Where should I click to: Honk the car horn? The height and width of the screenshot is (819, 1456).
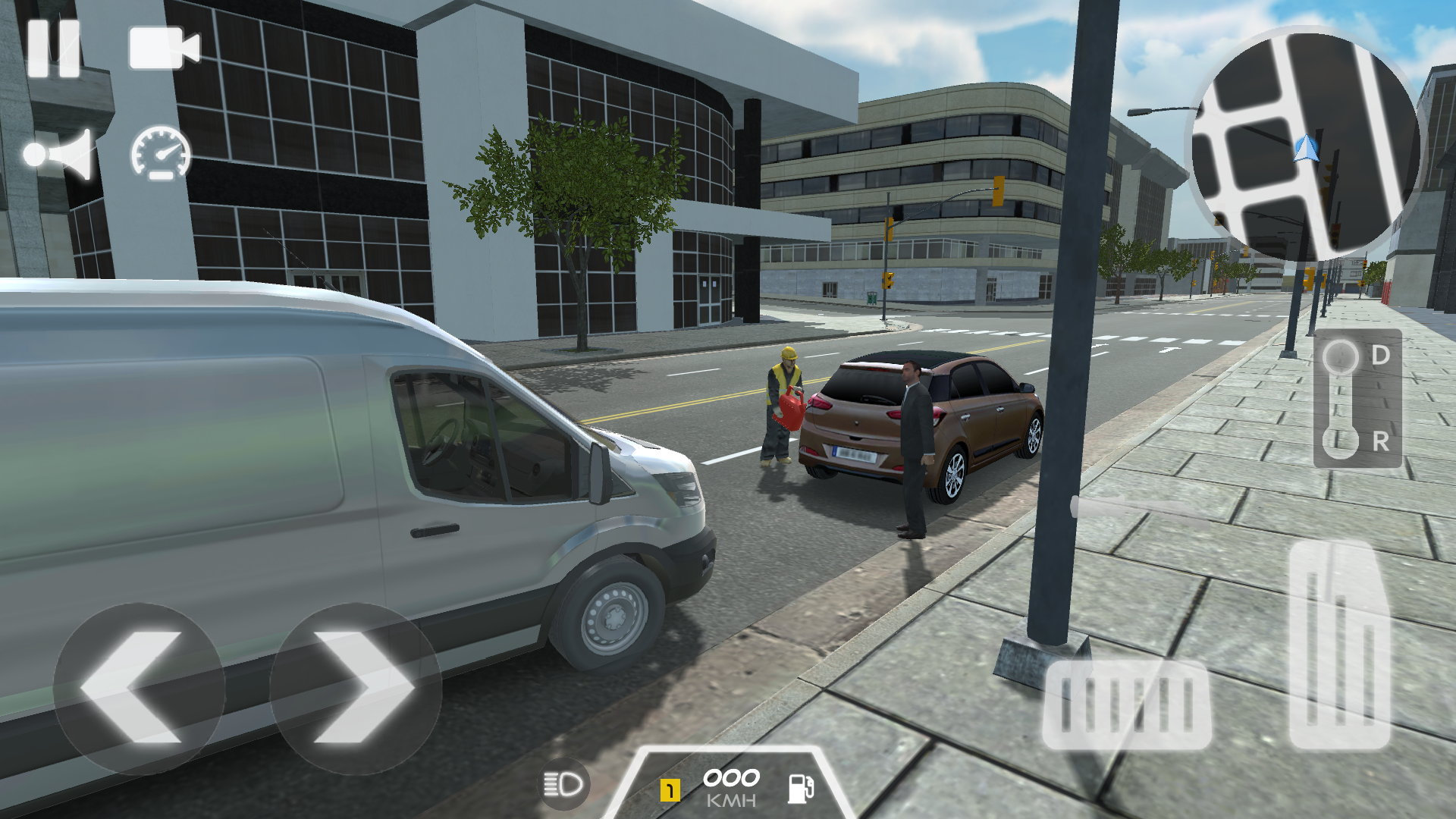click(x=61, y=155)
